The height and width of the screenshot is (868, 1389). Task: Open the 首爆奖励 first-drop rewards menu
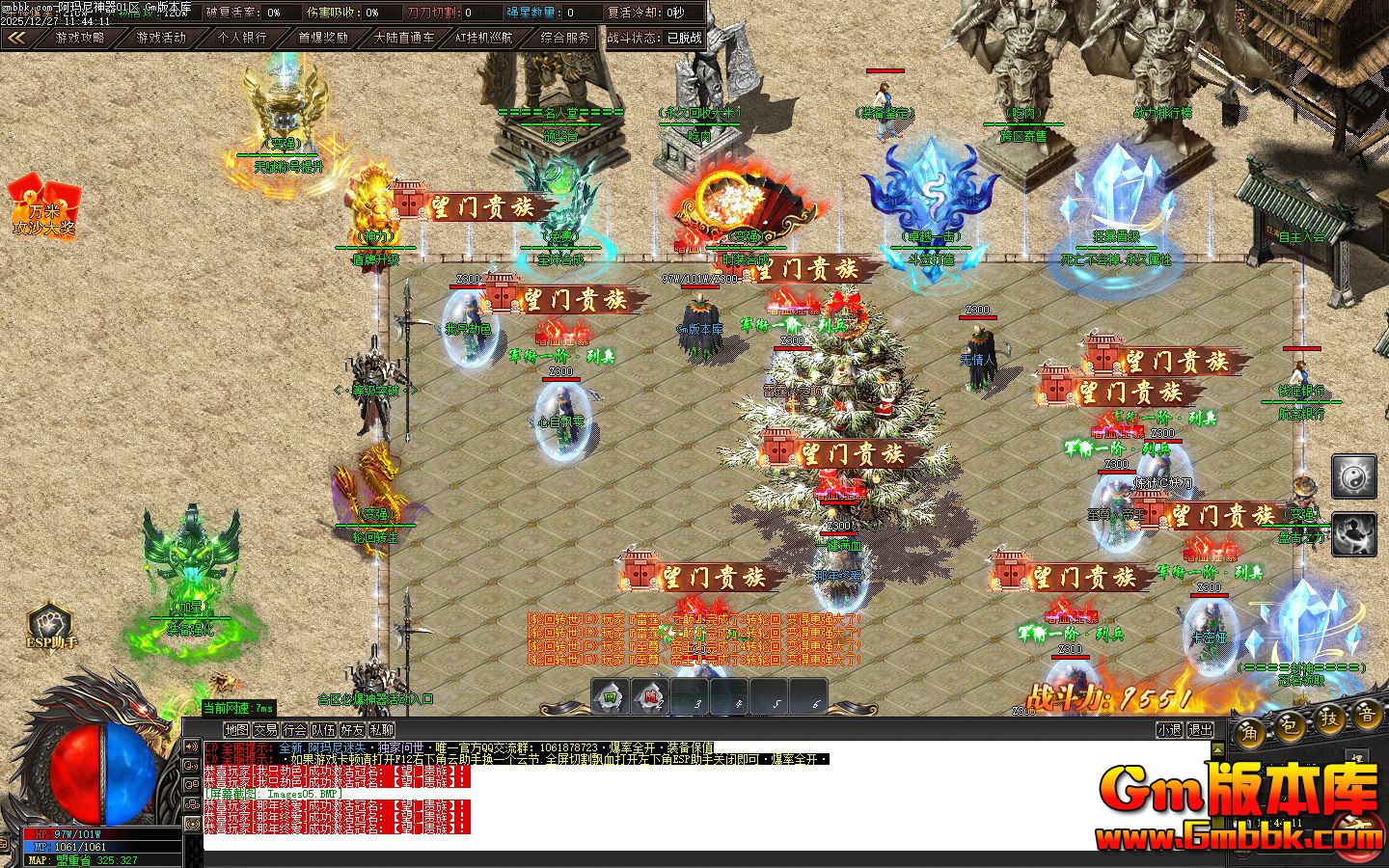point(322,38)
